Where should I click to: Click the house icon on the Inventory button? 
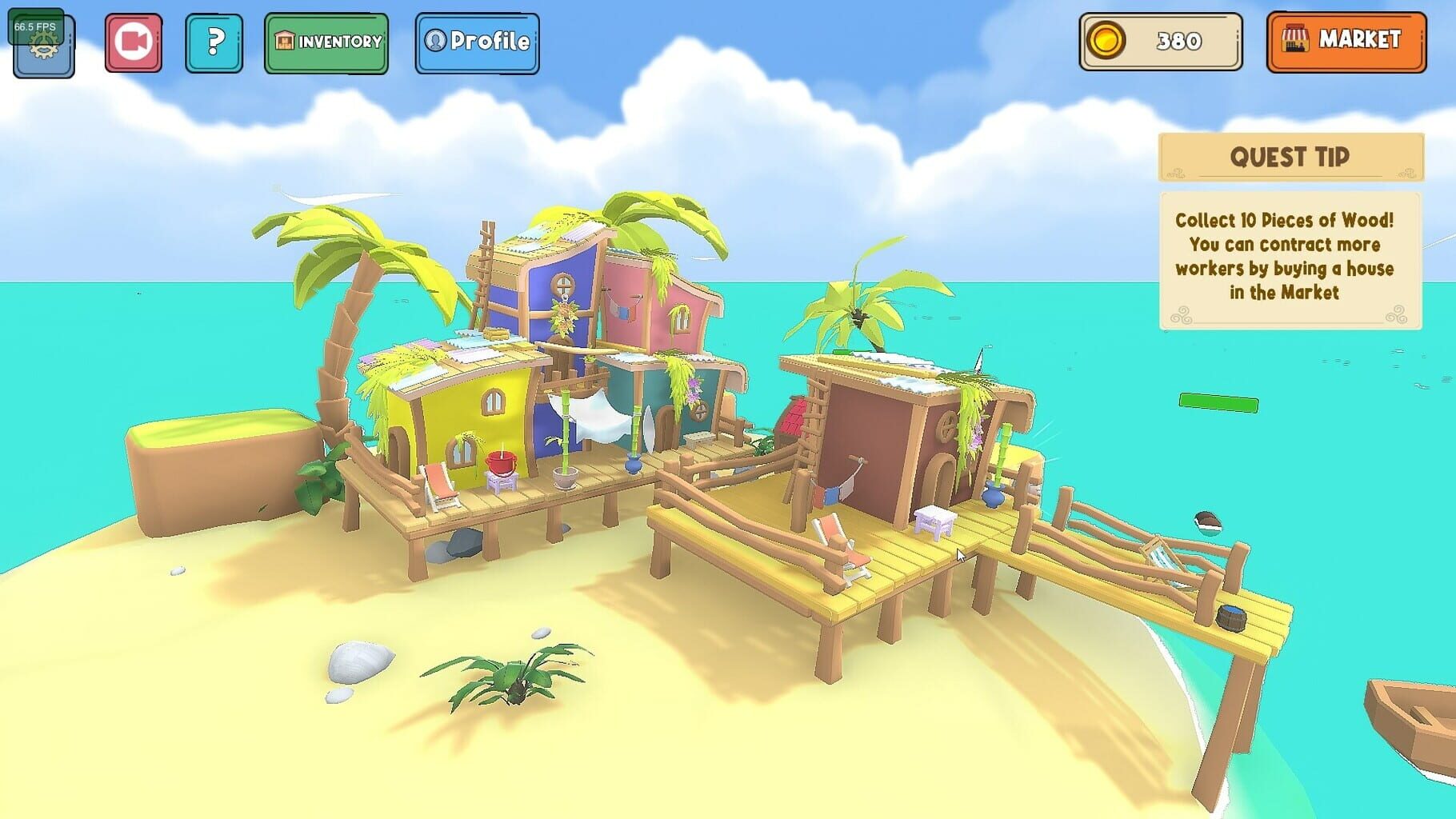(285, 42)
